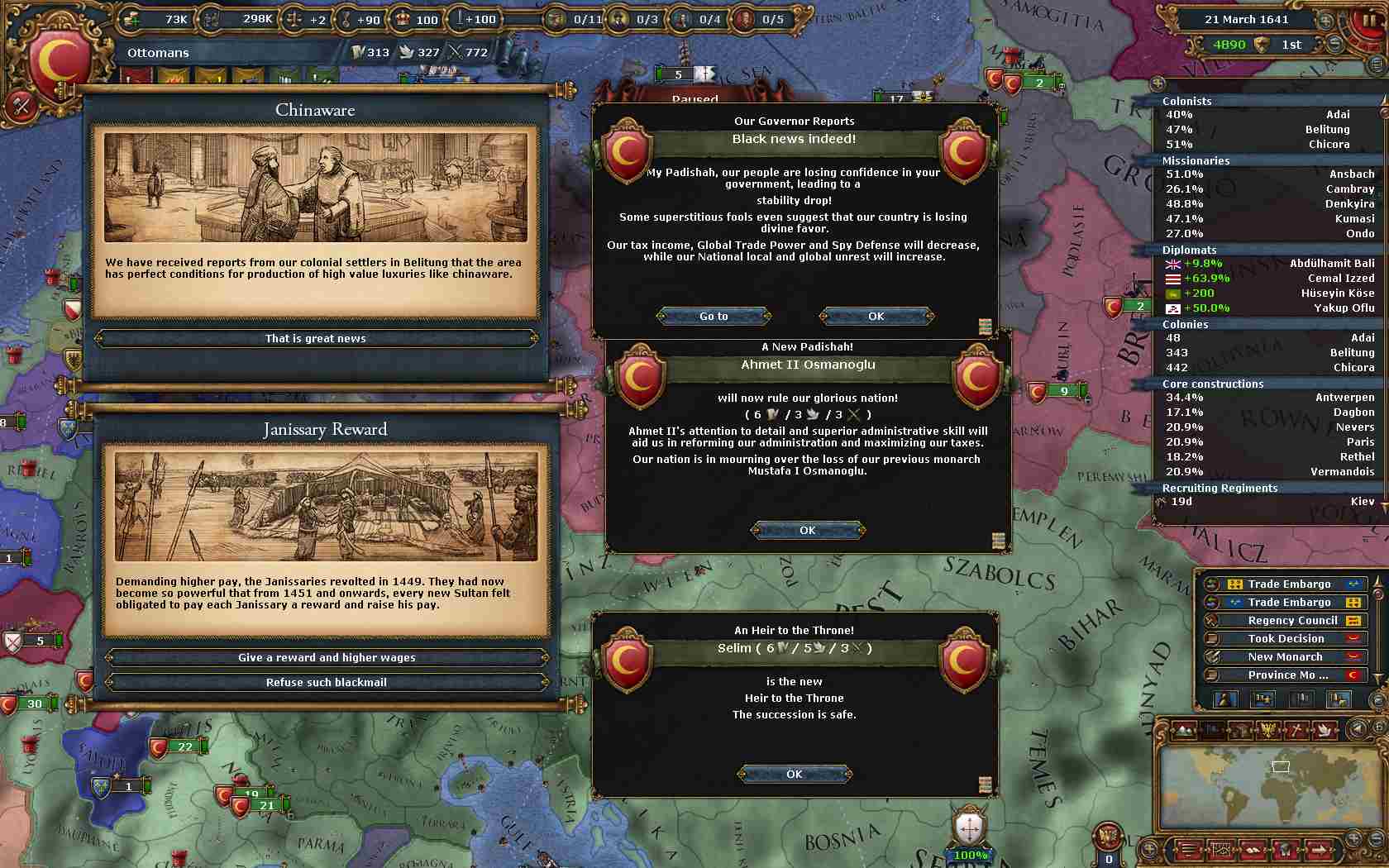Dismiss the New Padishah popup with OK

pyautogui.click(x=808, y=530)
